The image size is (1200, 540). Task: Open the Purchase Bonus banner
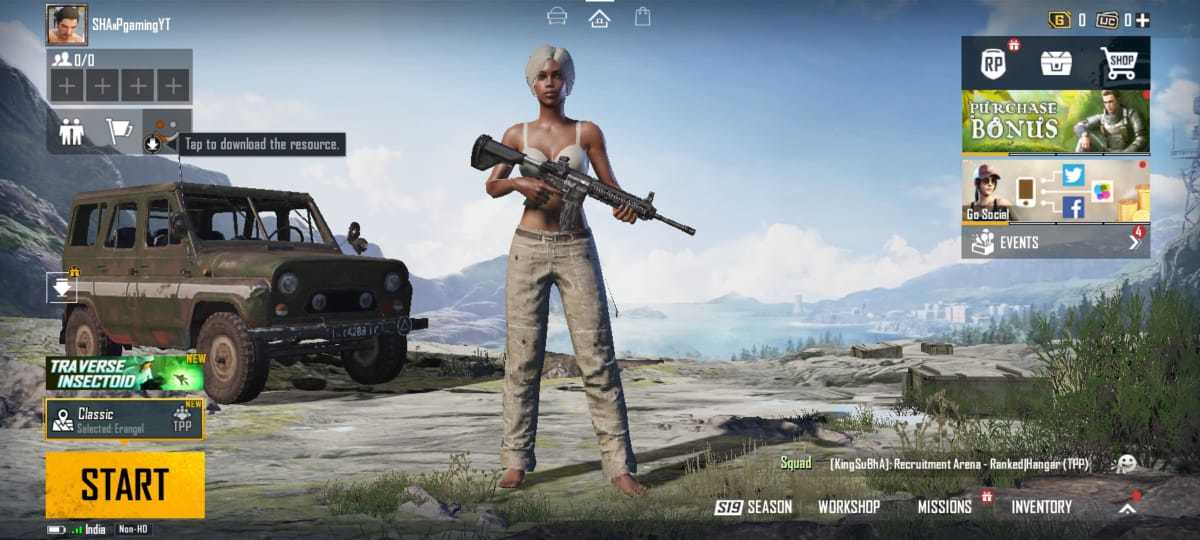pyautogui.click(x=1056, y=121)
